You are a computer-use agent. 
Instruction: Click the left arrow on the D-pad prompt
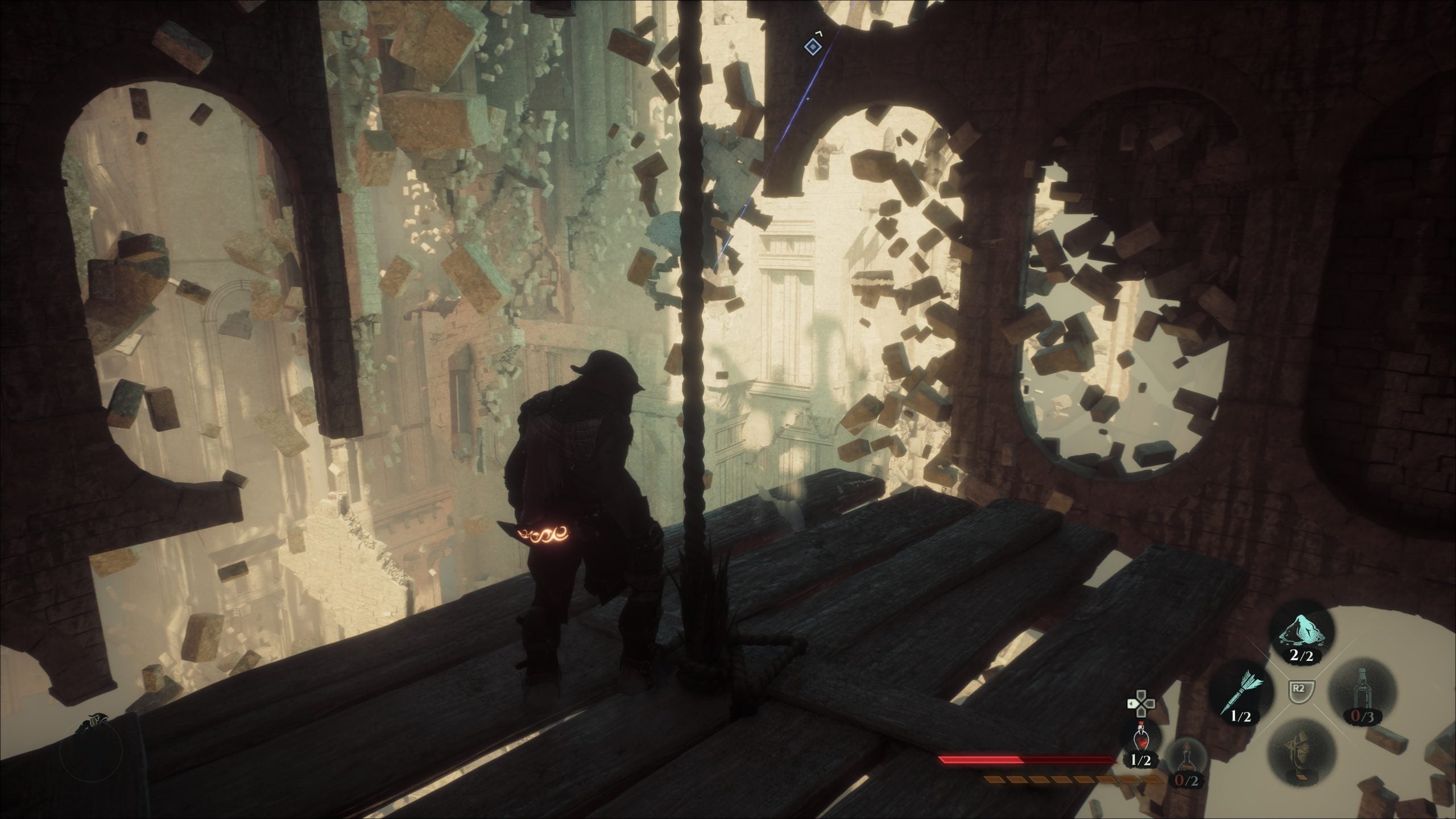1132,703
